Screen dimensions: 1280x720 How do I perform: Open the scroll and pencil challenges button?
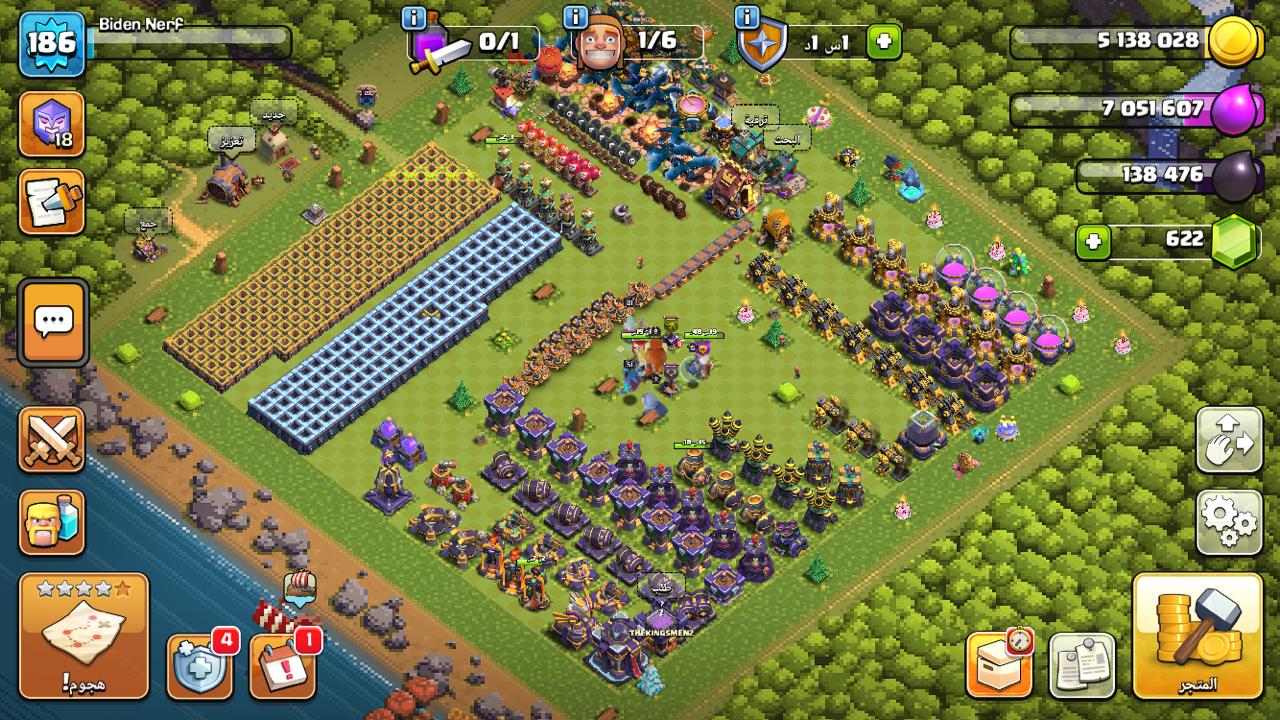click(x=51, y=202)
